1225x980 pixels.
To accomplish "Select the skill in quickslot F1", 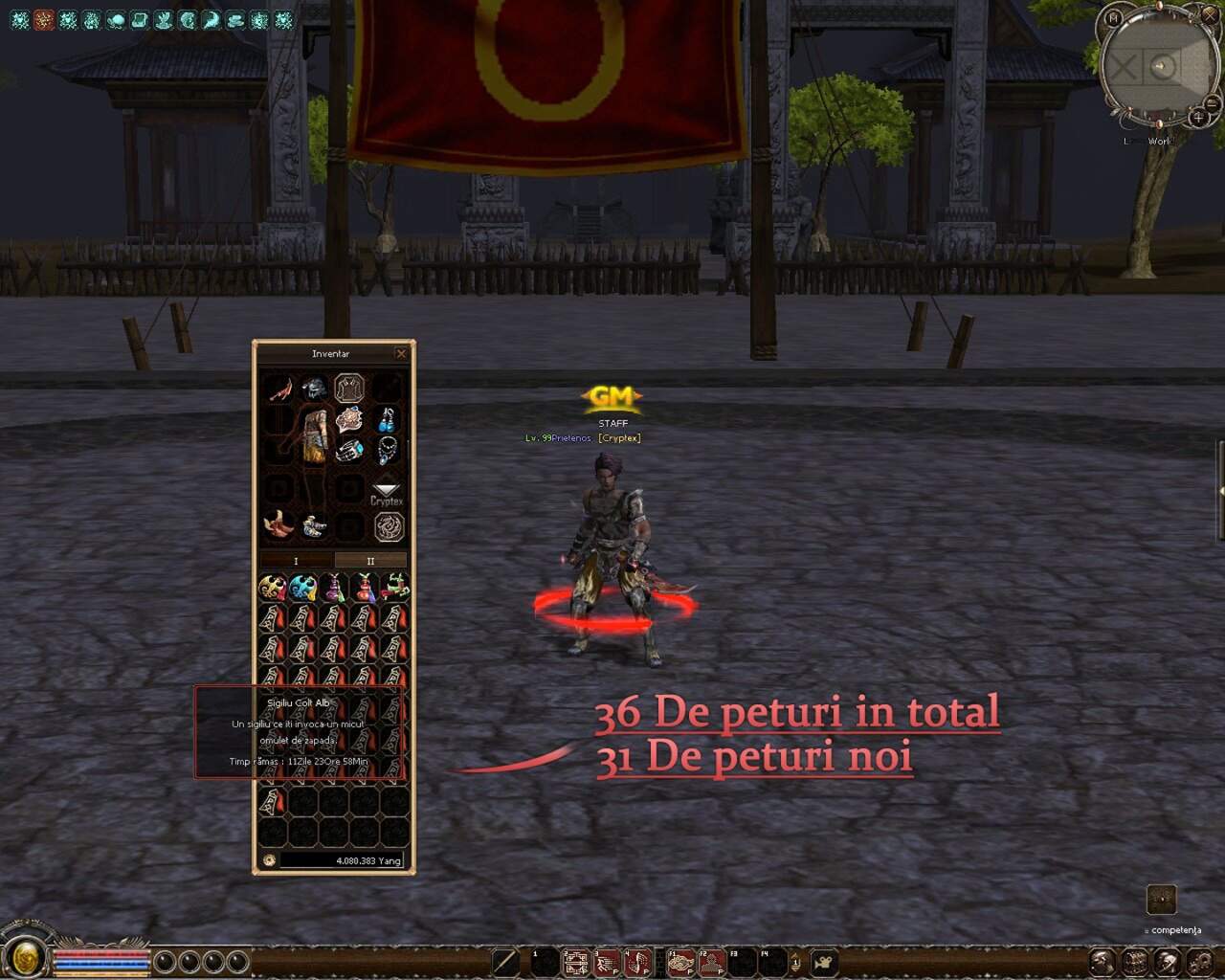I will tap(679, 962).
